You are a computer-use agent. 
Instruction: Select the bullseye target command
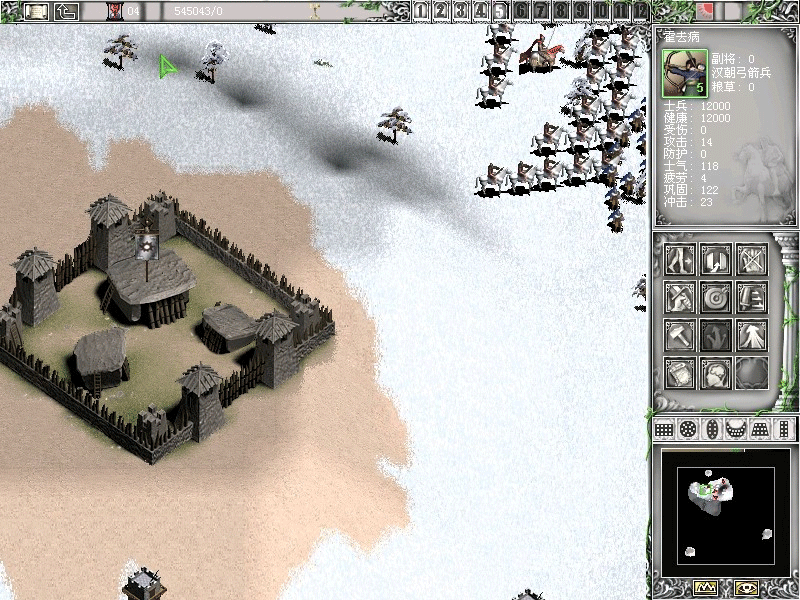click(x=716, y=297)
